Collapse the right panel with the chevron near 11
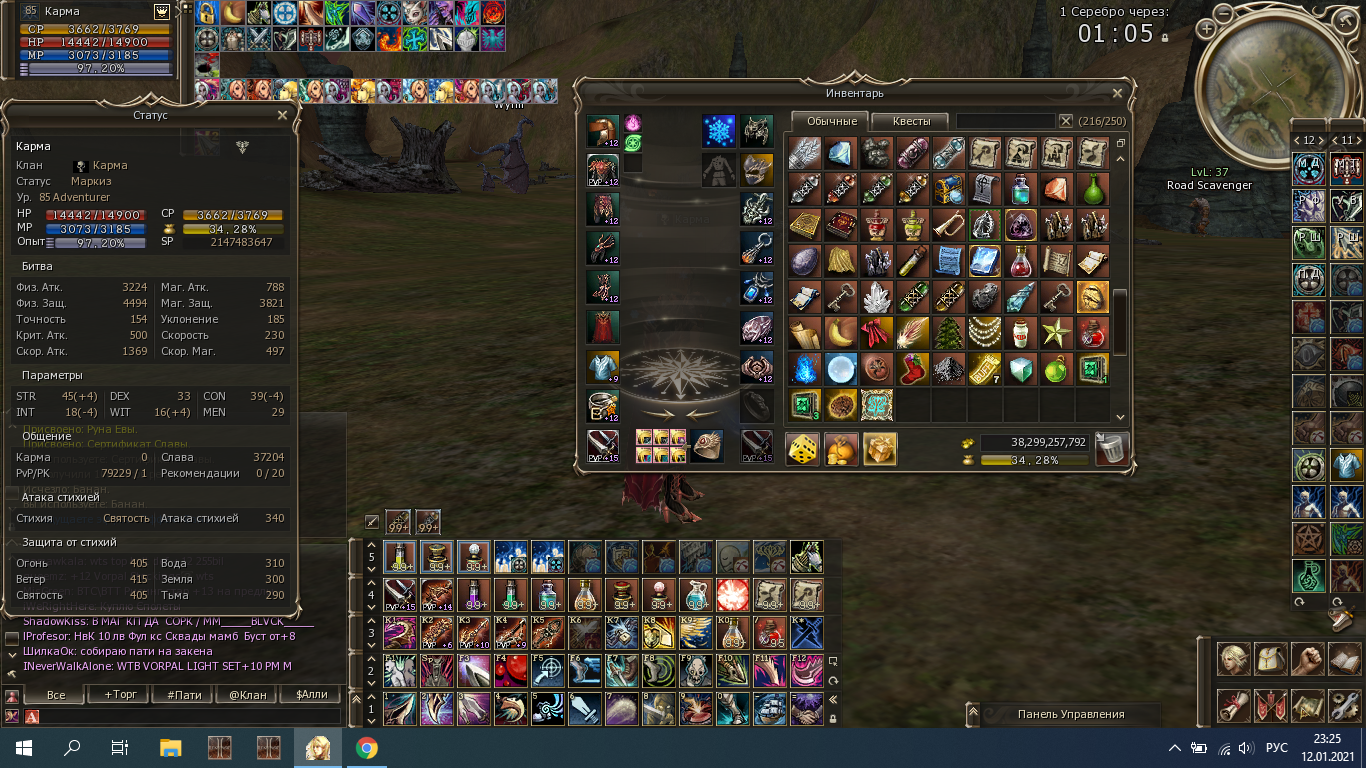Image resolution: width=1366 pixels, height=768 pixels. click(x=1336, y=140)
